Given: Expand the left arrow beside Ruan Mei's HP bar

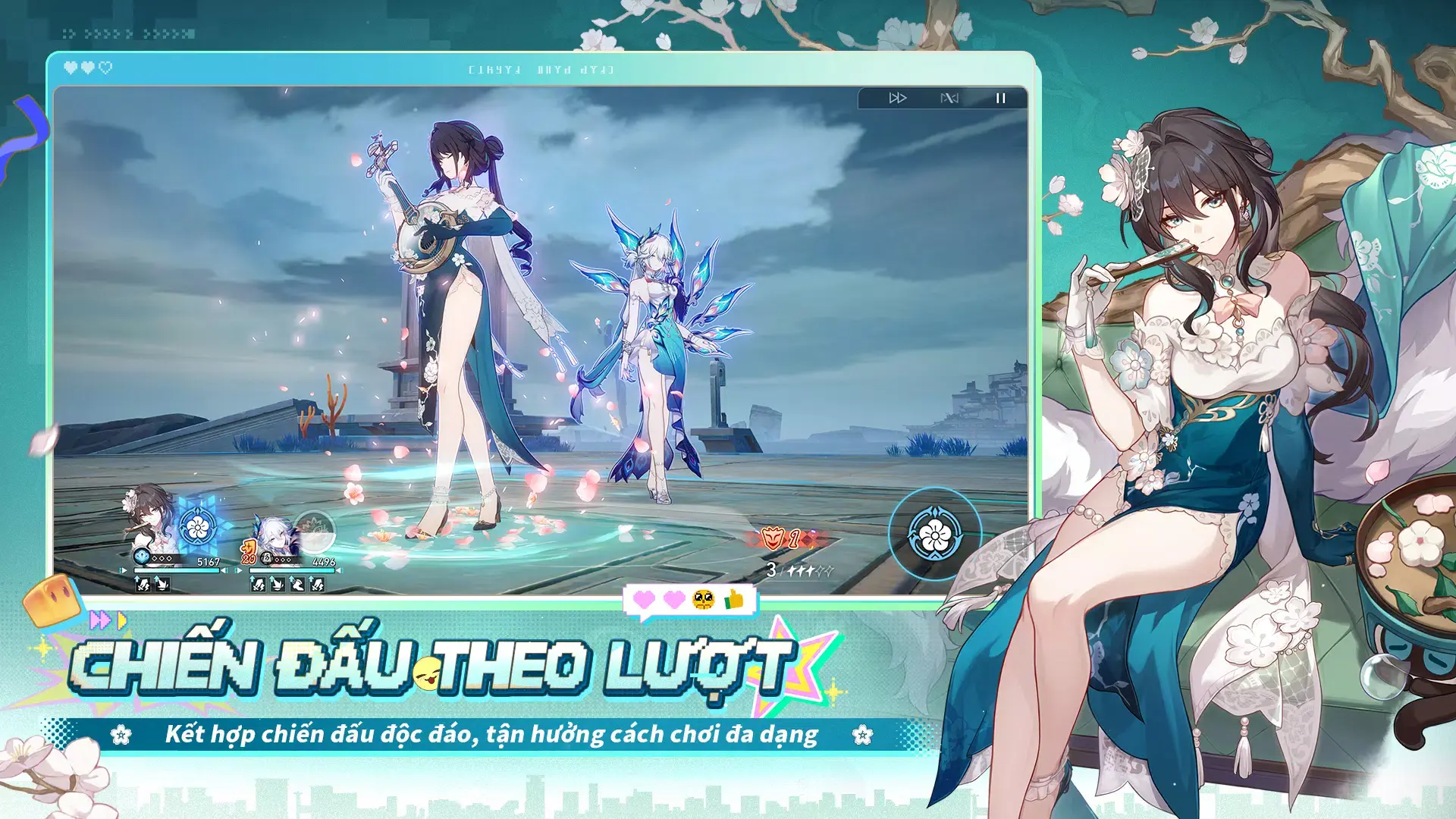Looking at the screenshot, I should (x=123, y=570).
